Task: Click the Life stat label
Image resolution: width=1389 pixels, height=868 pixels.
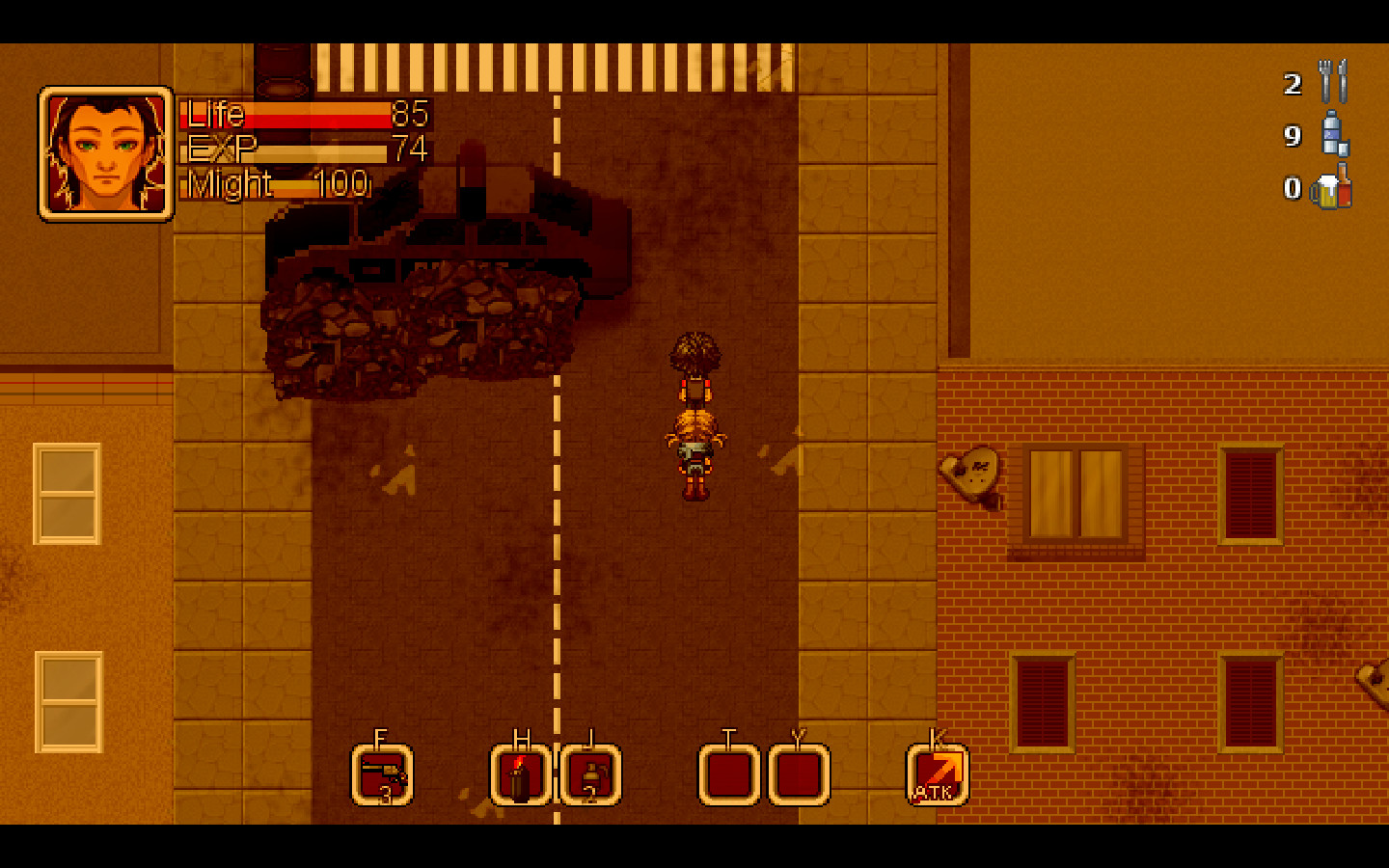Action: click(x=218, y=115)
